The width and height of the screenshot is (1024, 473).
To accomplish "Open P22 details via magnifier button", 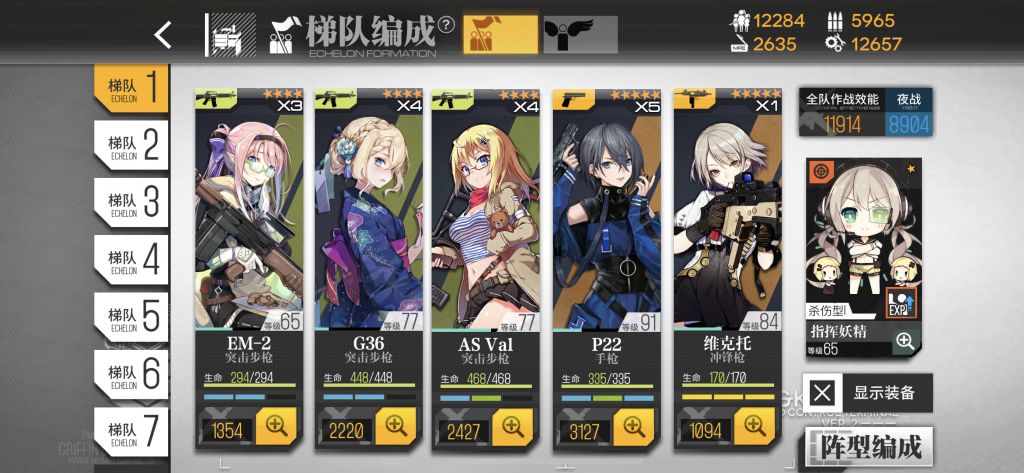I will pos(633,427).
